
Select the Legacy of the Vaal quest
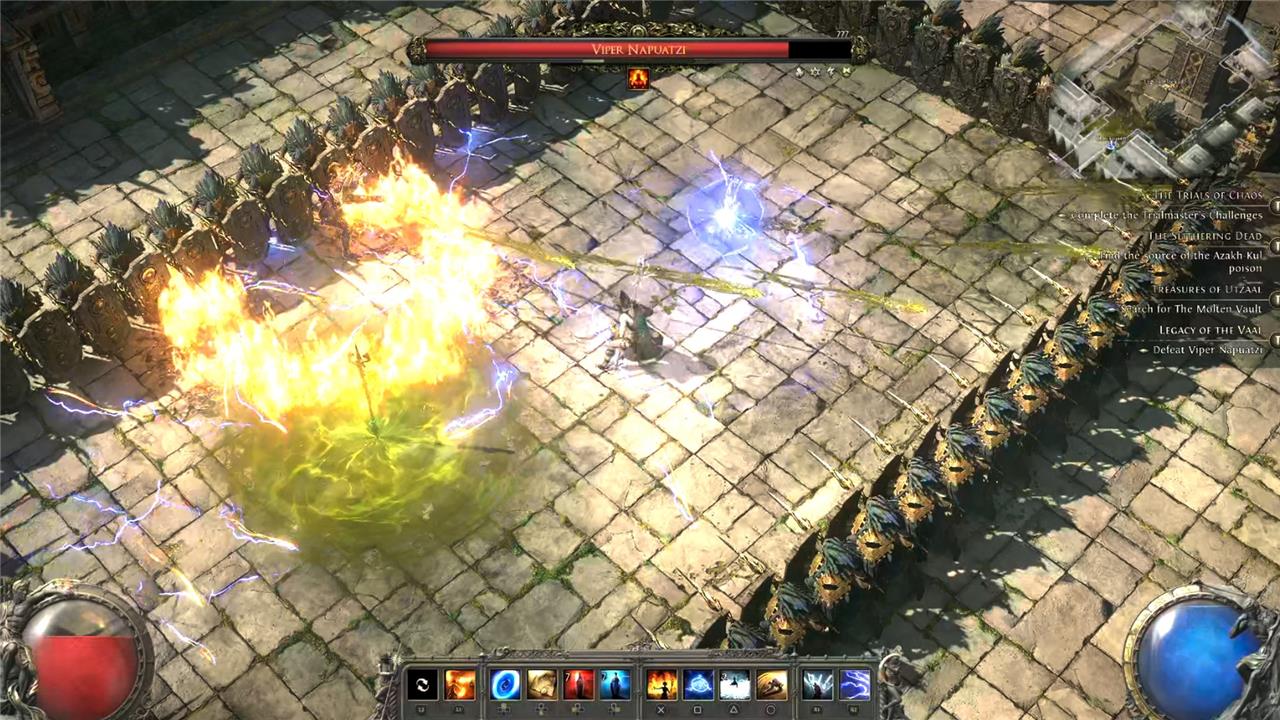(1210, 330)
